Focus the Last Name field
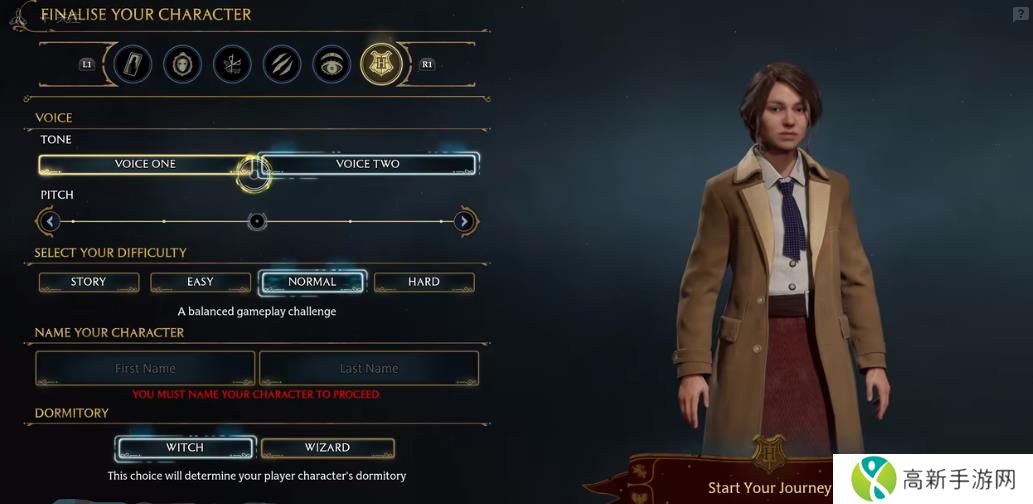This screenshot has width=1033, height=504. point(369,368)
